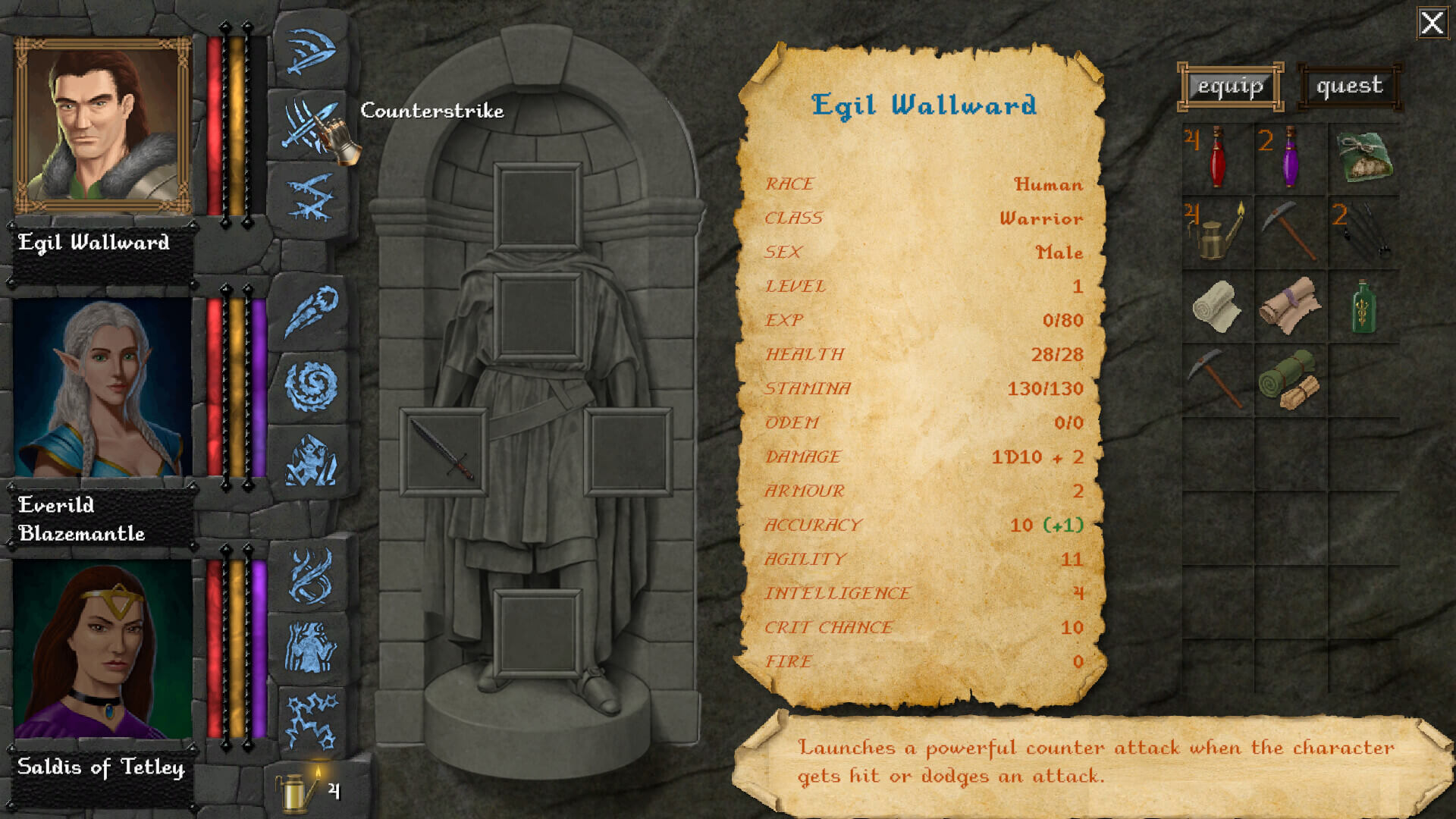Use Saldis's lightning bolt spell icon
The width and height of the screenshot is (1456, 819).
(309, 720)
